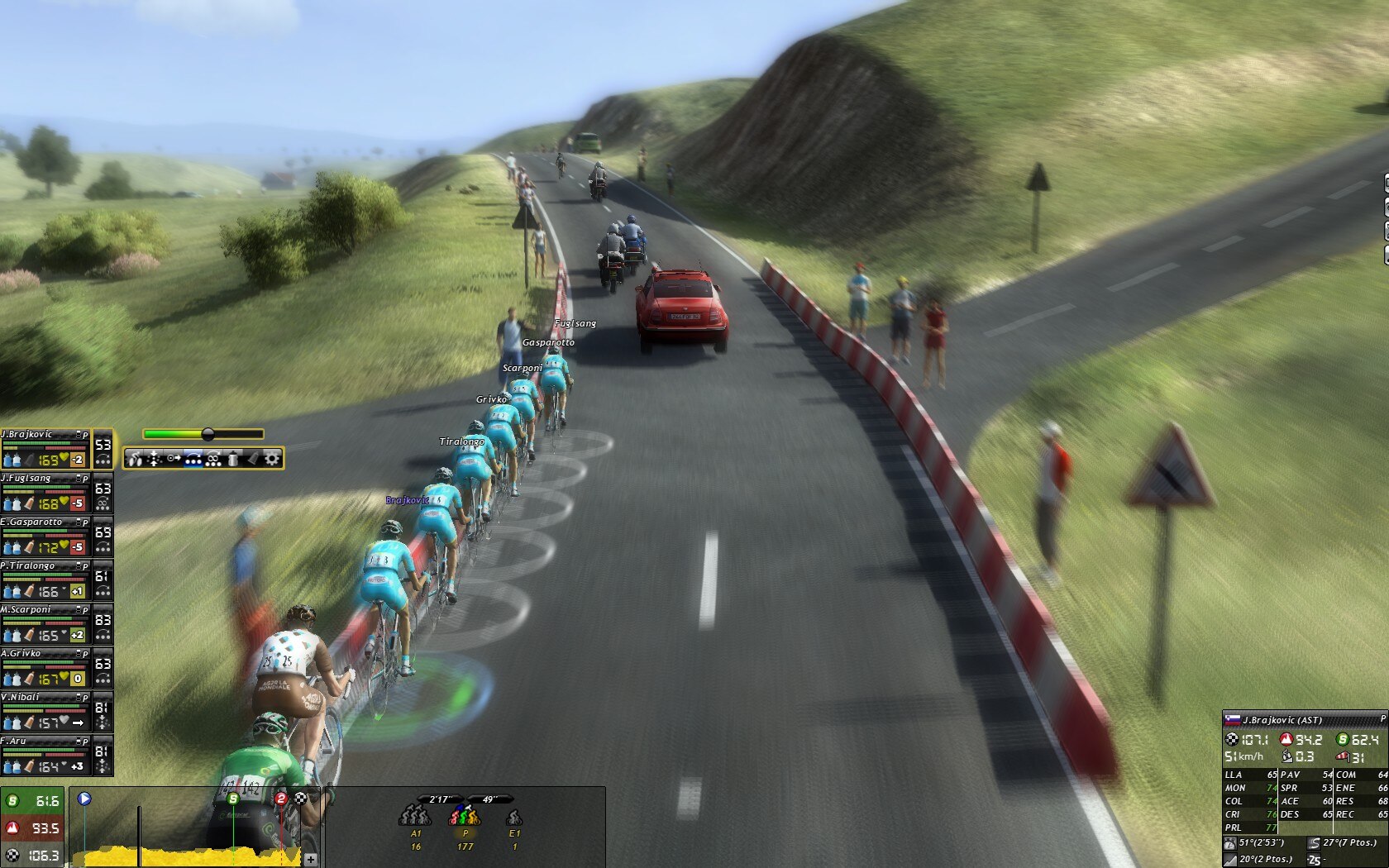Activate the attack cyclist order icon
The image size is (1389, 868).
(135, 459)
